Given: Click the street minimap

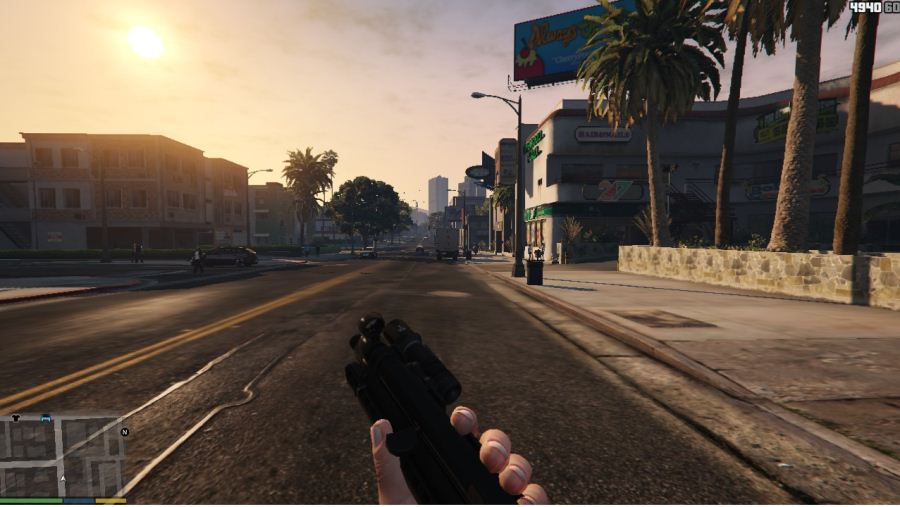Looking at the screenshot, I should click(x=62, y=455).
